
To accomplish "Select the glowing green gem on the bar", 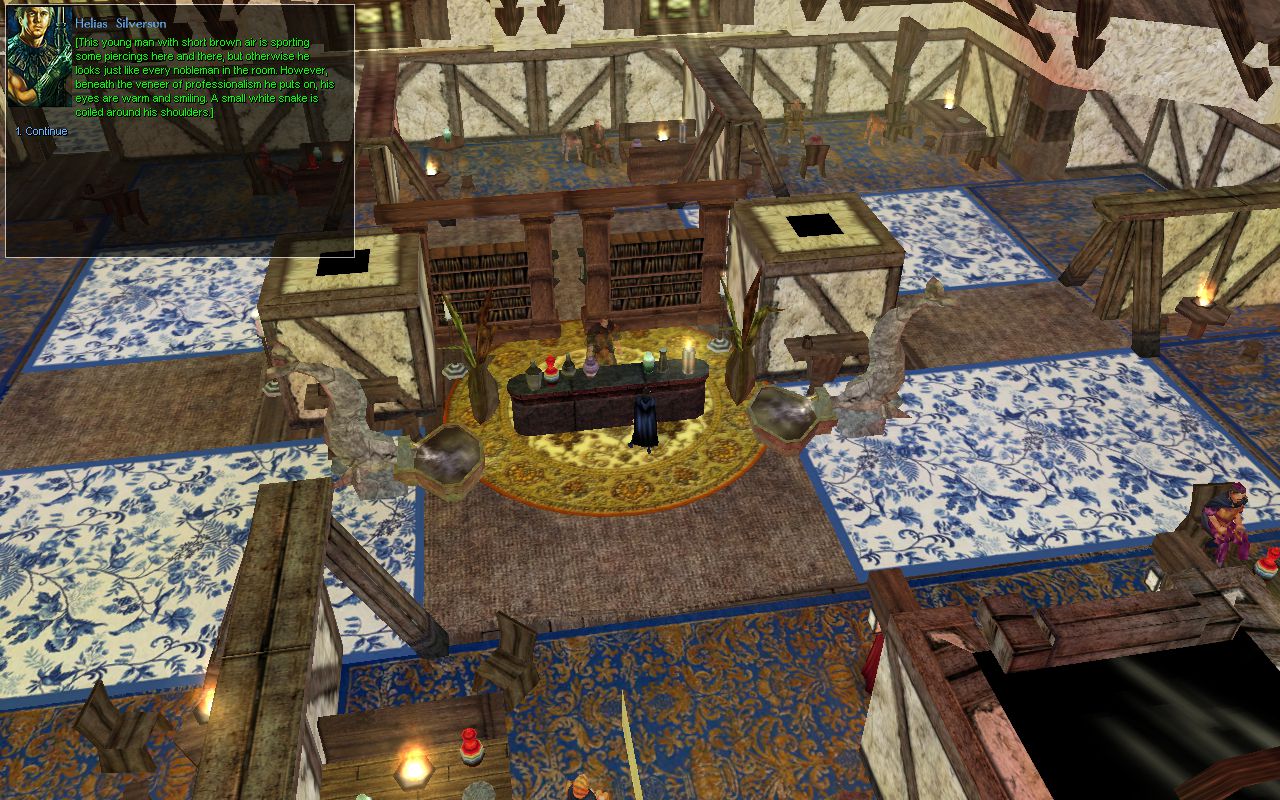I will point(648,362).
